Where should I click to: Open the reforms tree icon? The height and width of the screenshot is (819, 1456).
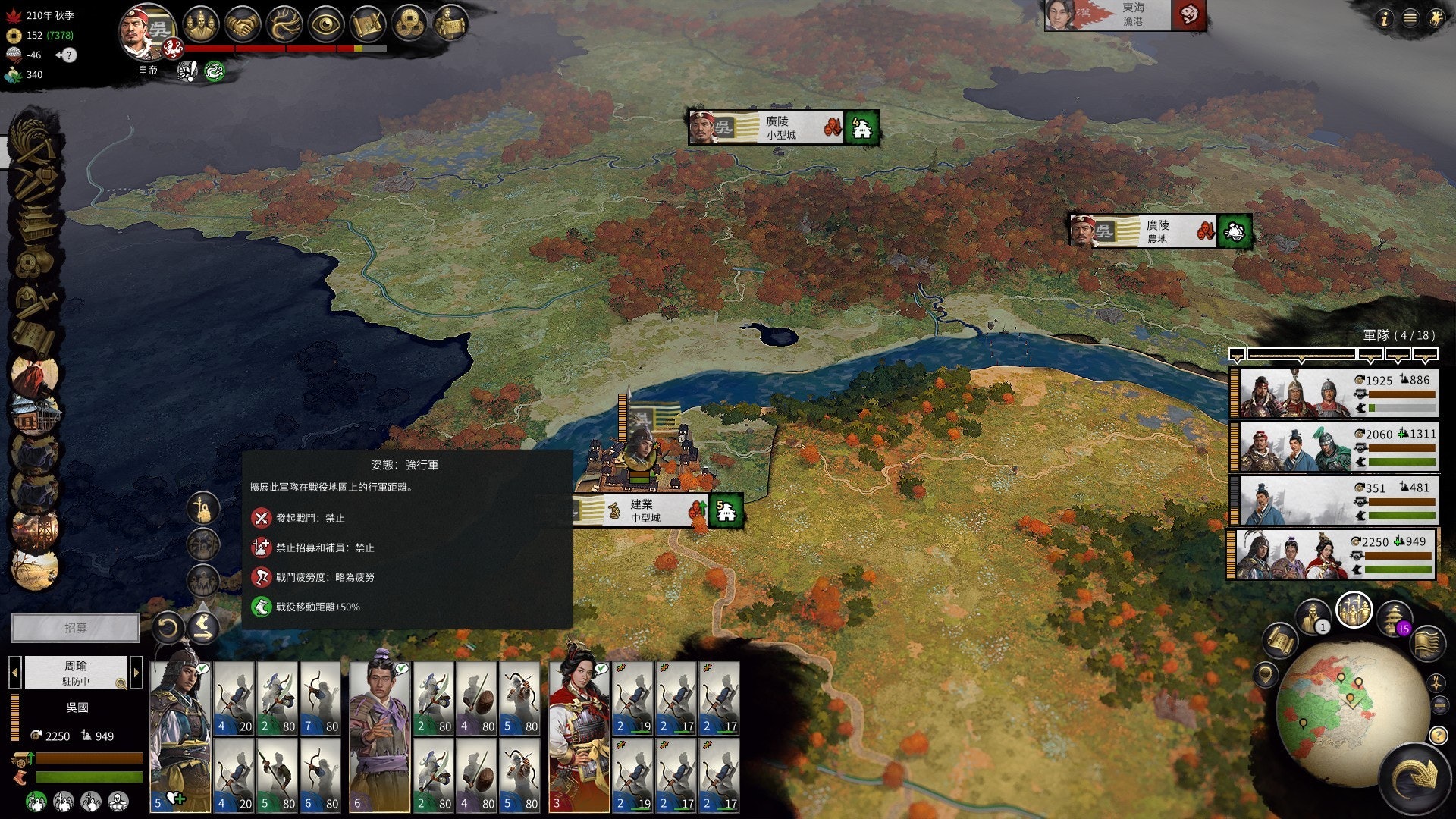click(285, 25)
